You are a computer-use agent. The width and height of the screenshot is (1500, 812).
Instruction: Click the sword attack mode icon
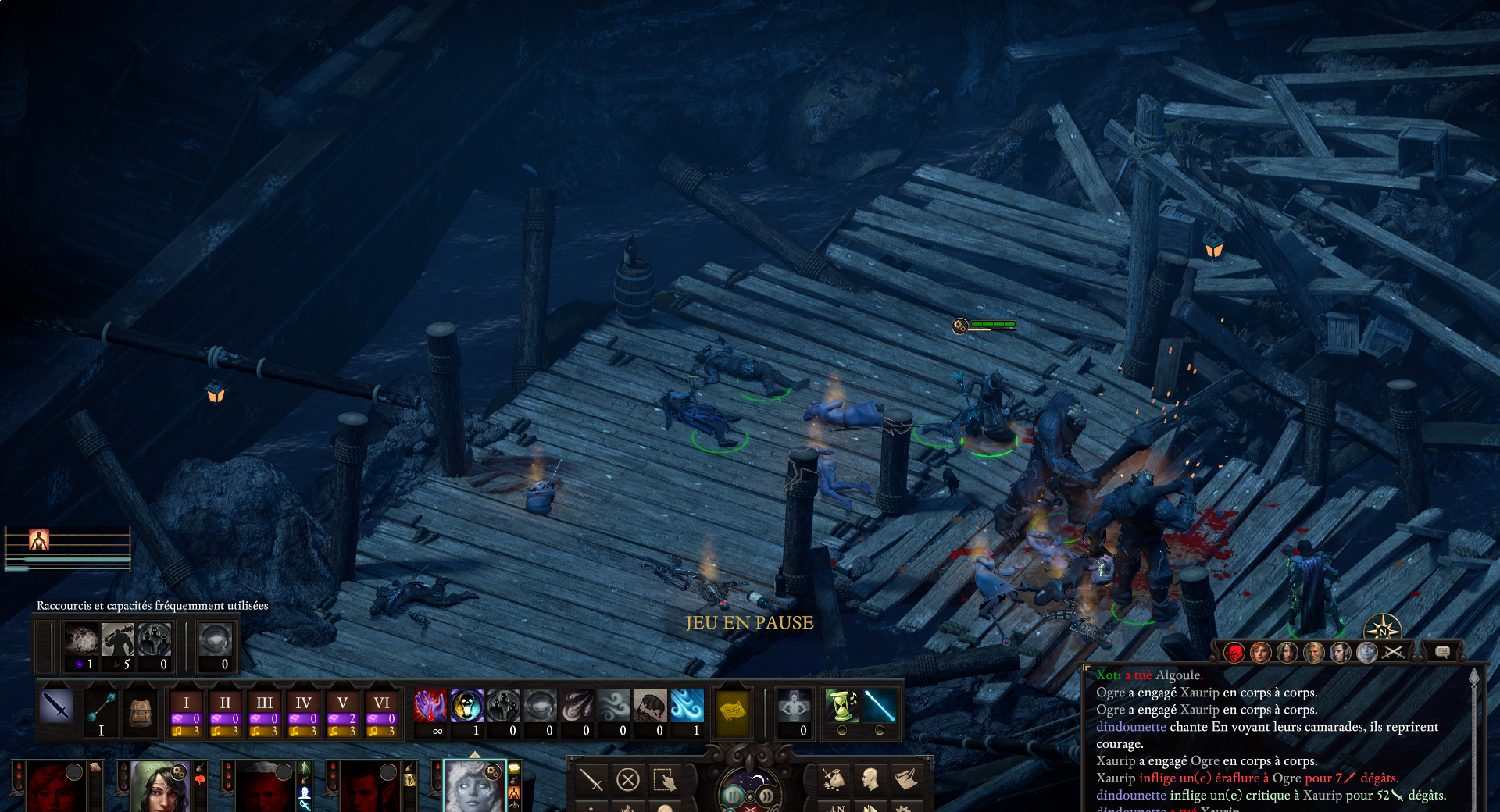(57, 706)
